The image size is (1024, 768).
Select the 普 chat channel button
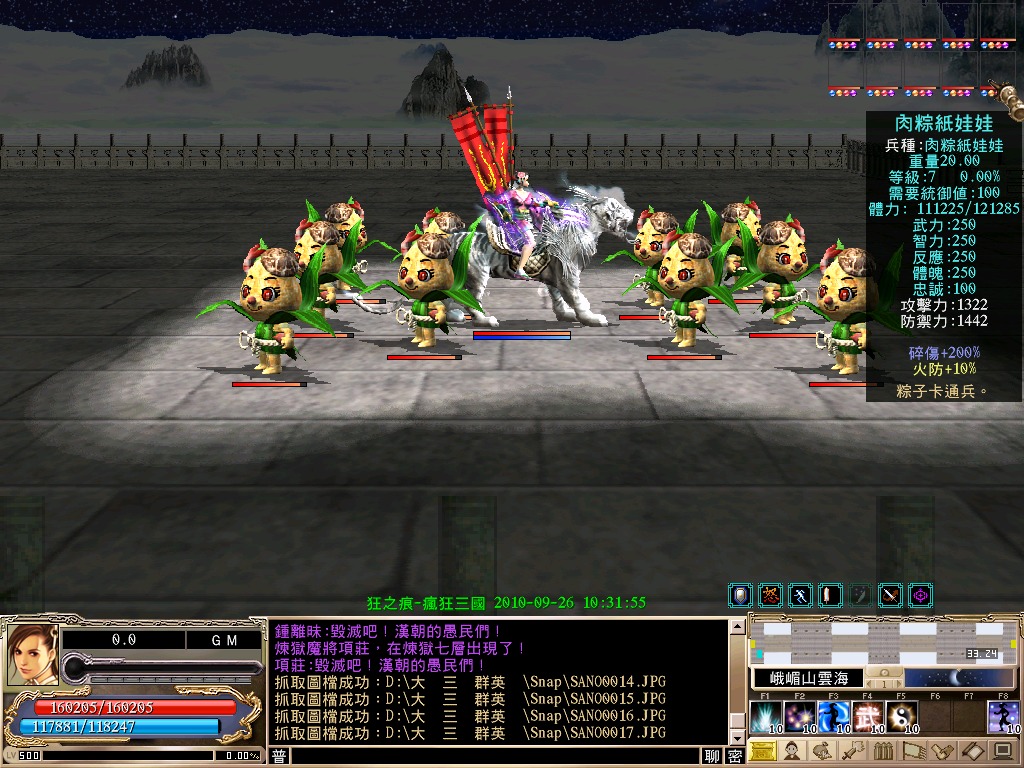pyautogui.click(x=280, y=757)
